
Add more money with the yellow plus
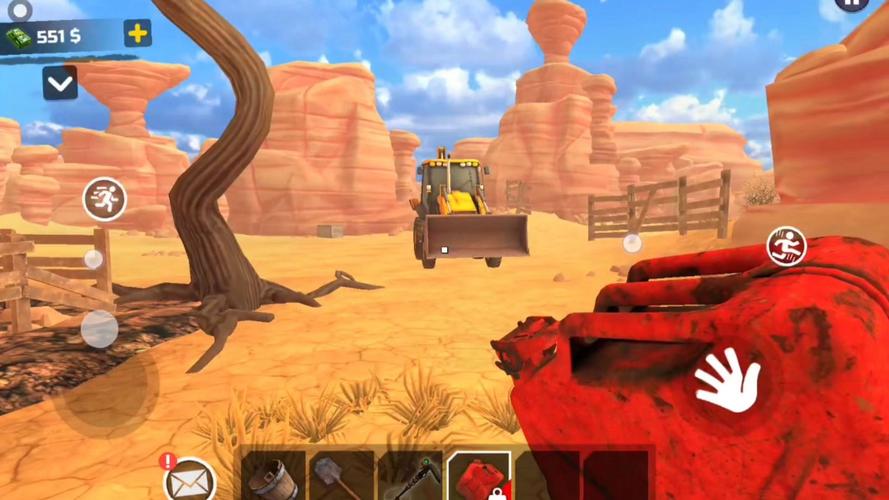138,33
